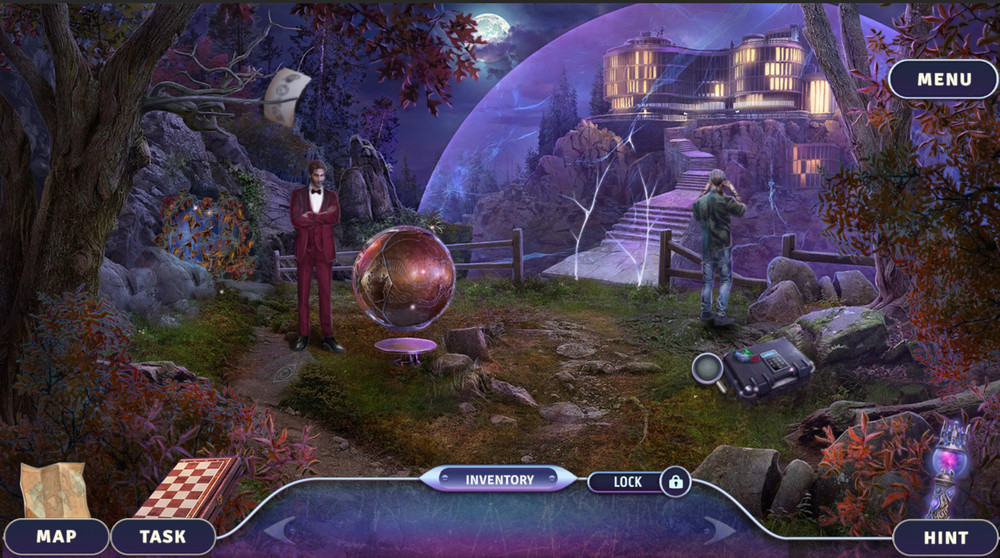This screenshot has height=558, width=1000.
Task: Select the folded map parchment icon
Action: click(55, 489)
